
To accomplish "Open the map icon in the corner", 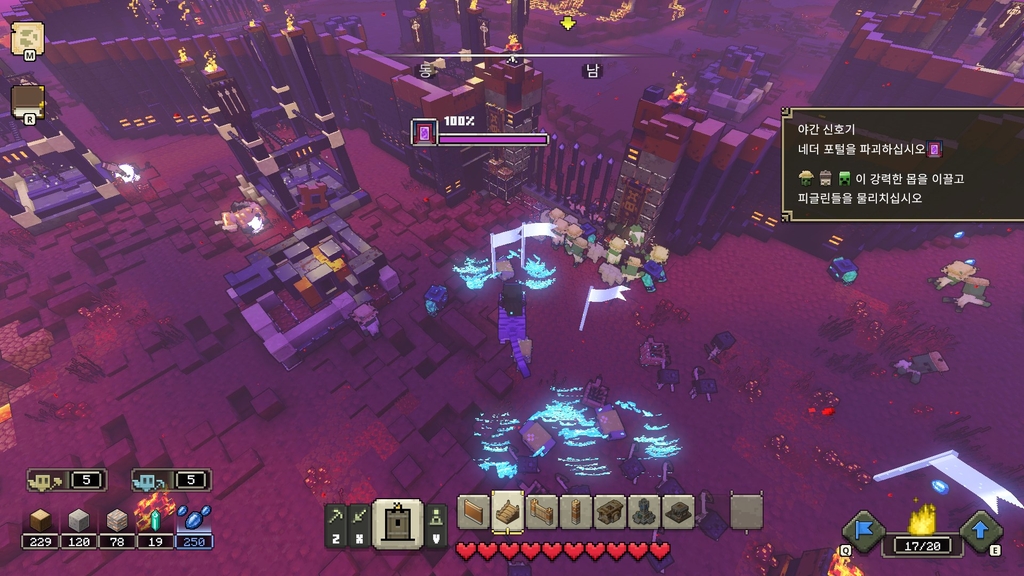I will click(27, 38).
